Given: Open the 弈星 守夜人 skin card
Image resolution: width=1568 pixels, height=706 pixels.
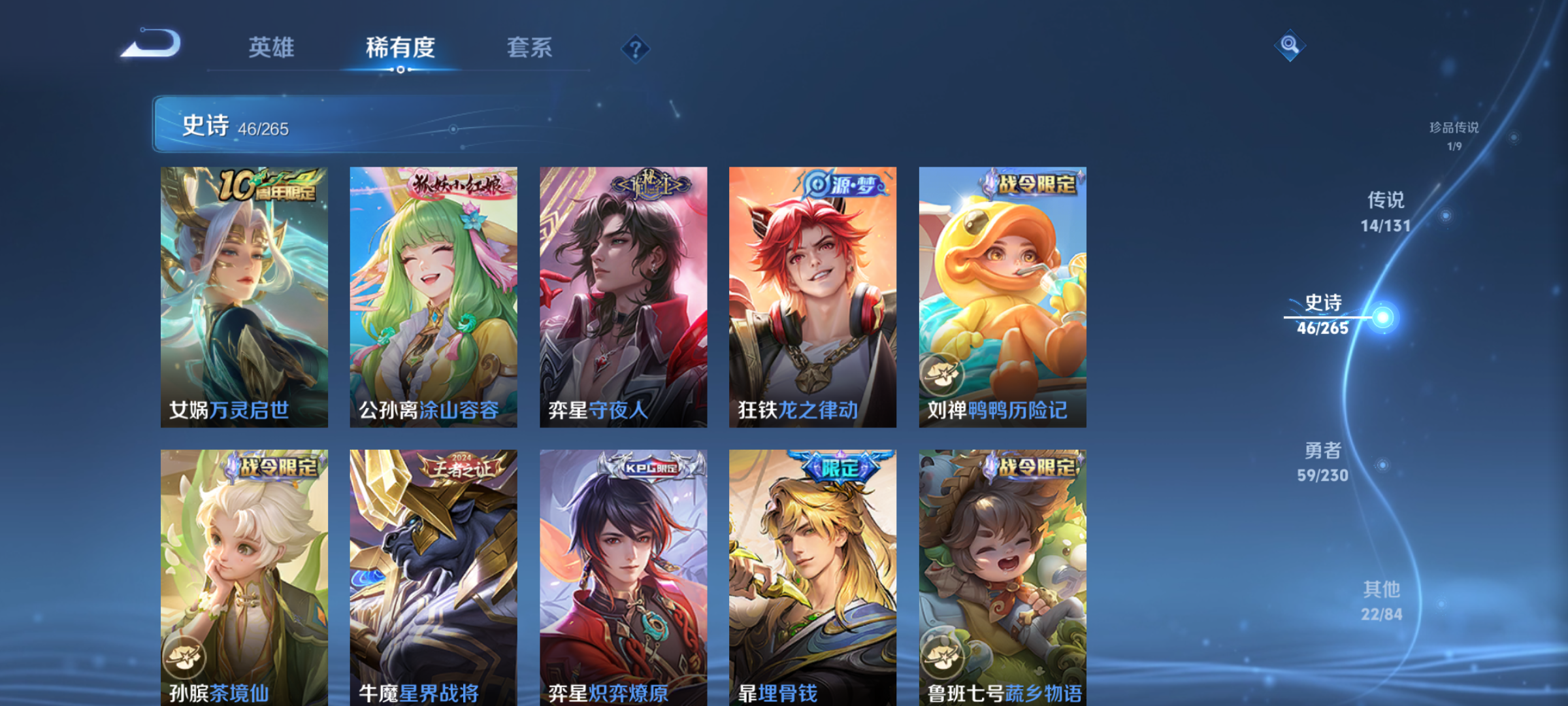Looking at the screenshot, I should (623, 297).
